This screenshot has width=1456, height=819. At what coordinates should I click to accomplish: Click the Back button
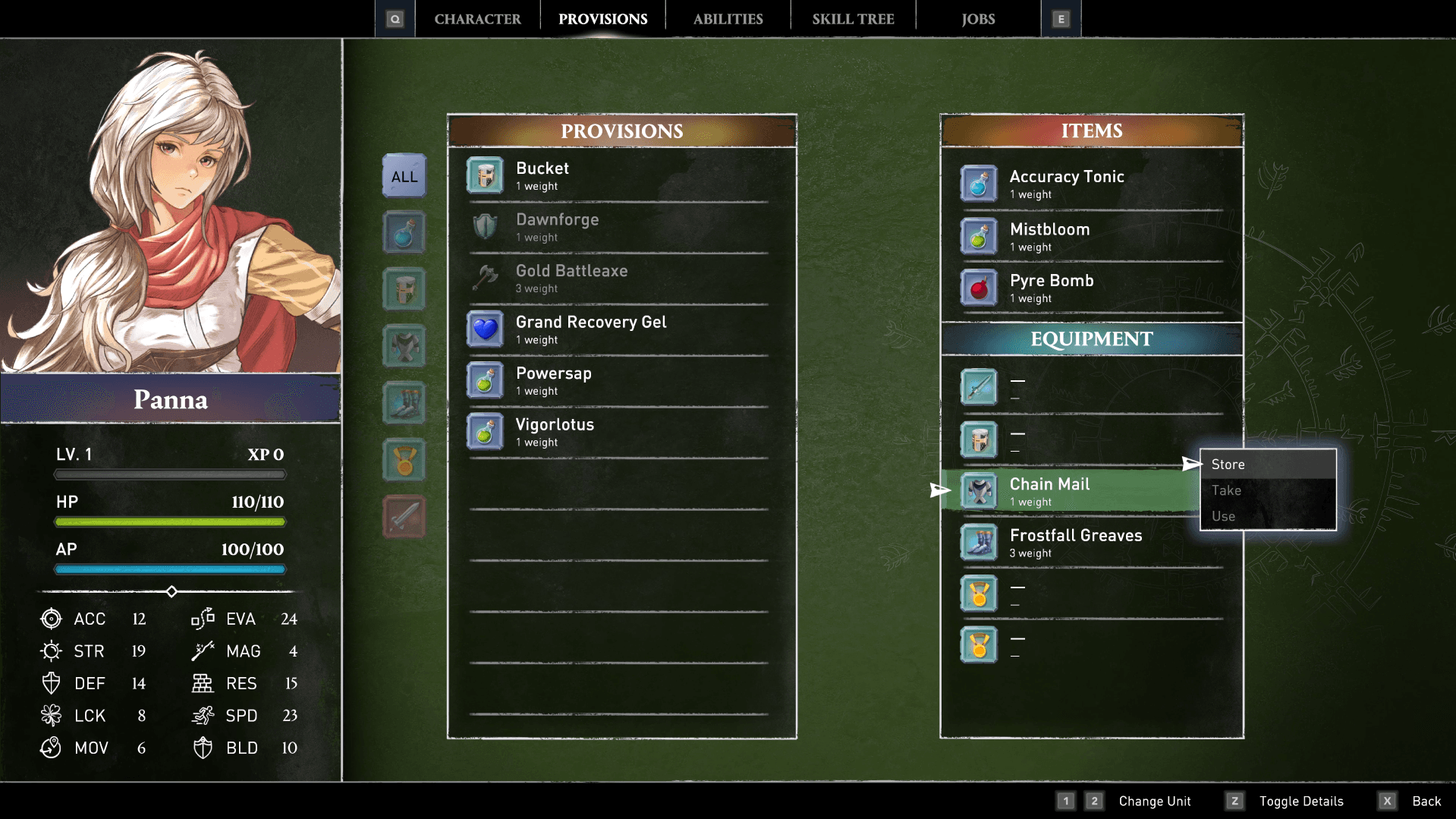[1426, 801]
